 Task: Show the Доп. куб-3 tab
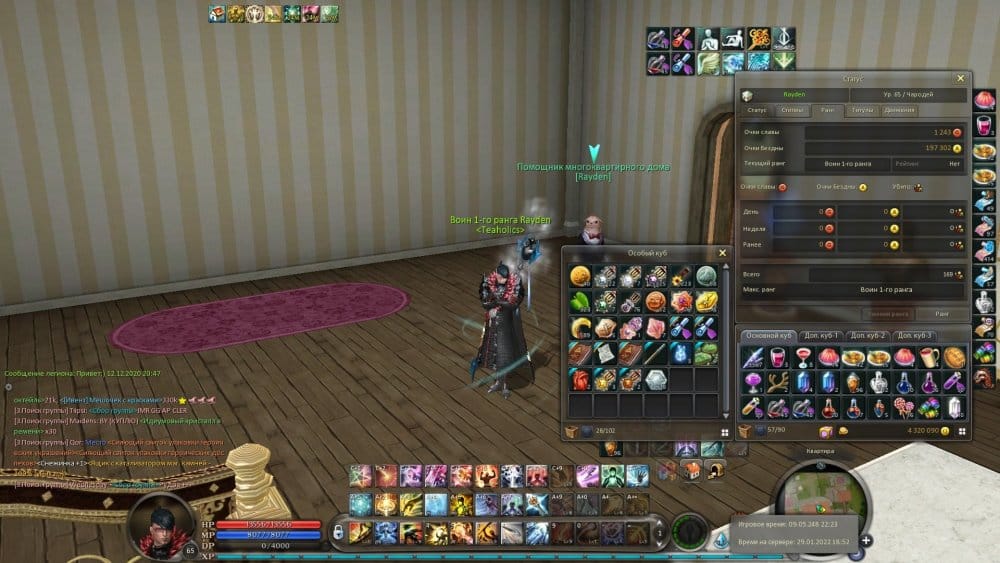pos(915,335)
